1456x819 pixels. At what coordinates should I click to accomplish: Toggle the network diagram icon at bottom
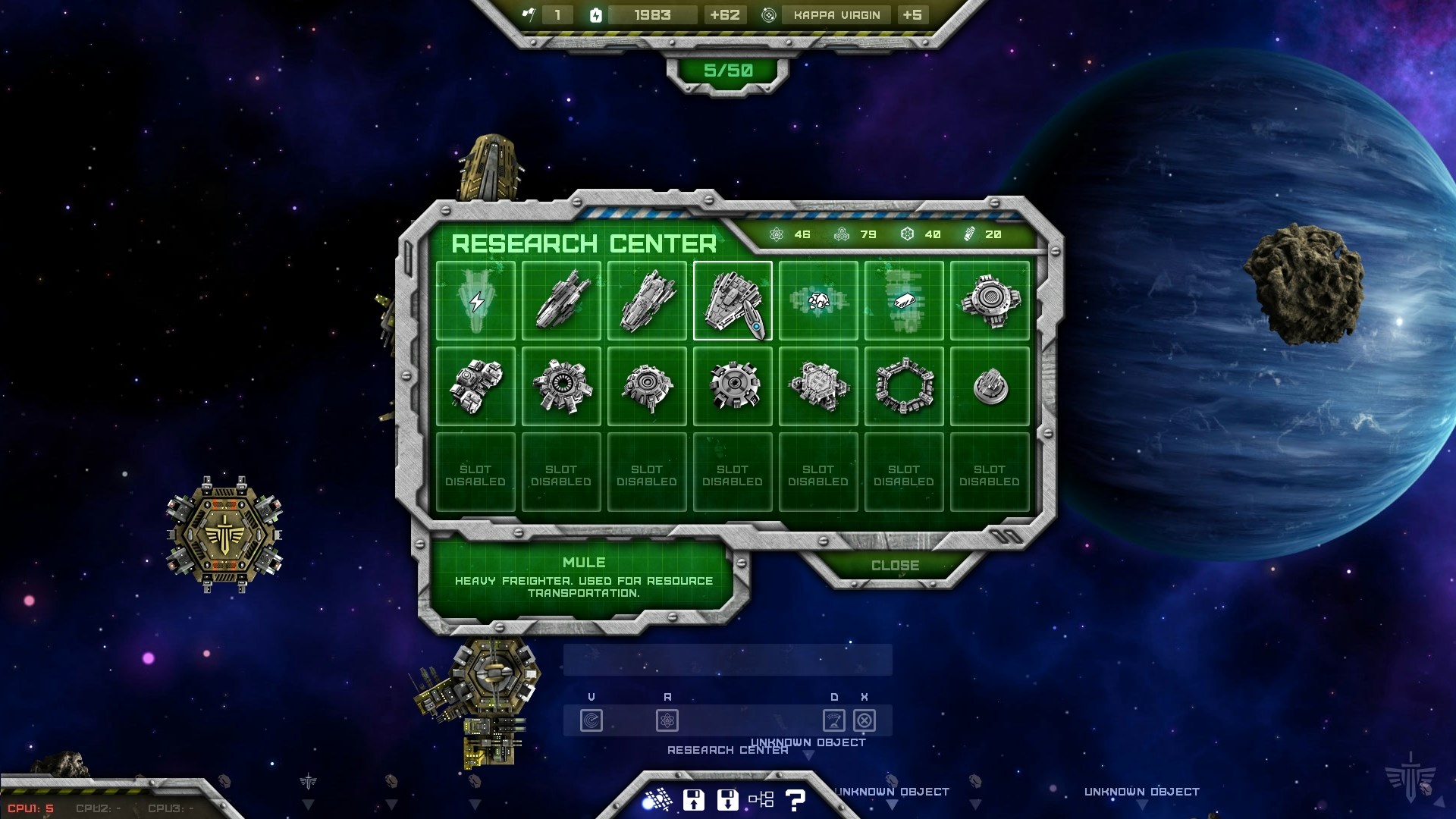(x=761, y=798)
